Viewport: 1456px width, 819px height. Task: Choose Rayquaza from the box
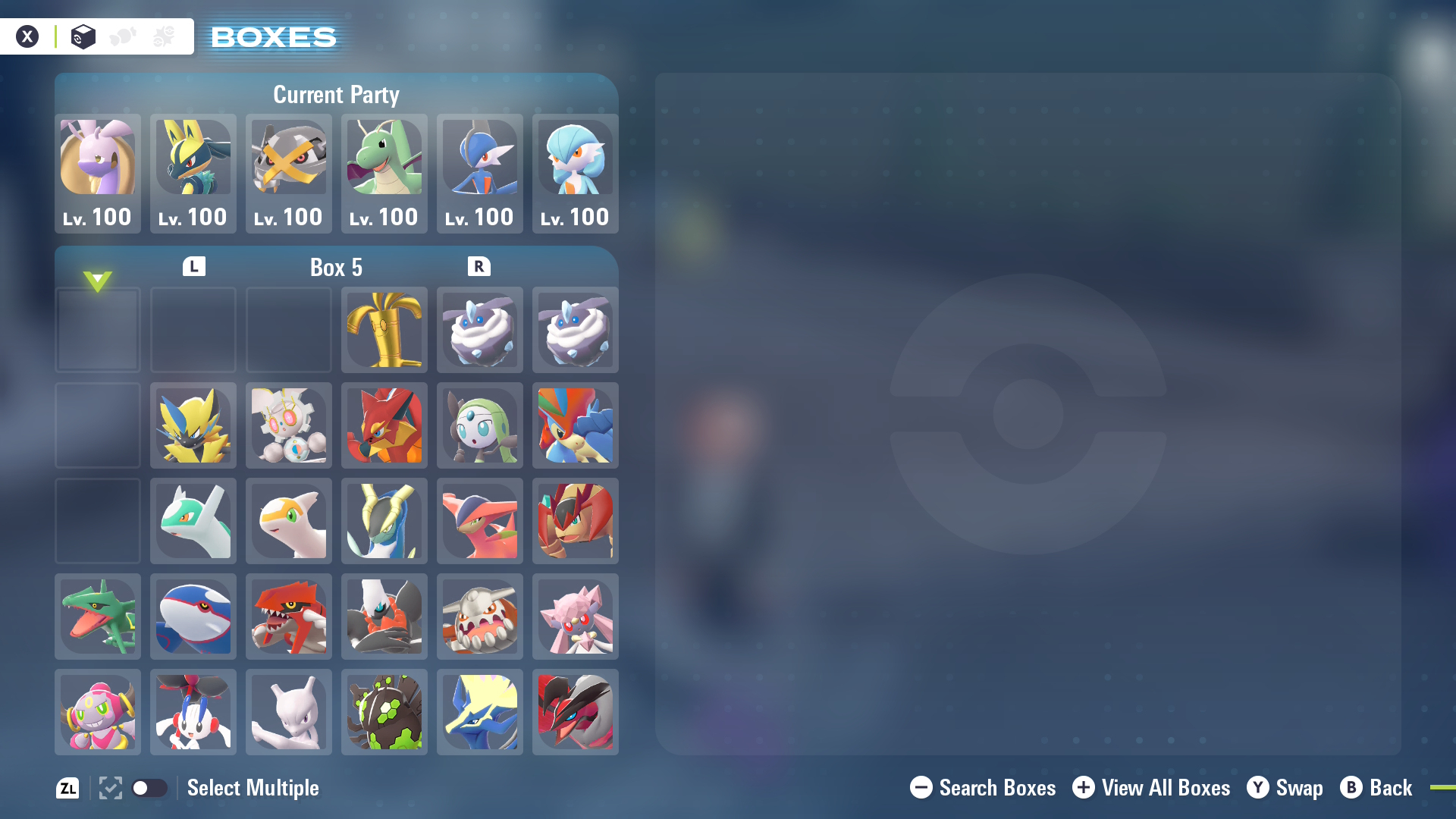point(98,617)
